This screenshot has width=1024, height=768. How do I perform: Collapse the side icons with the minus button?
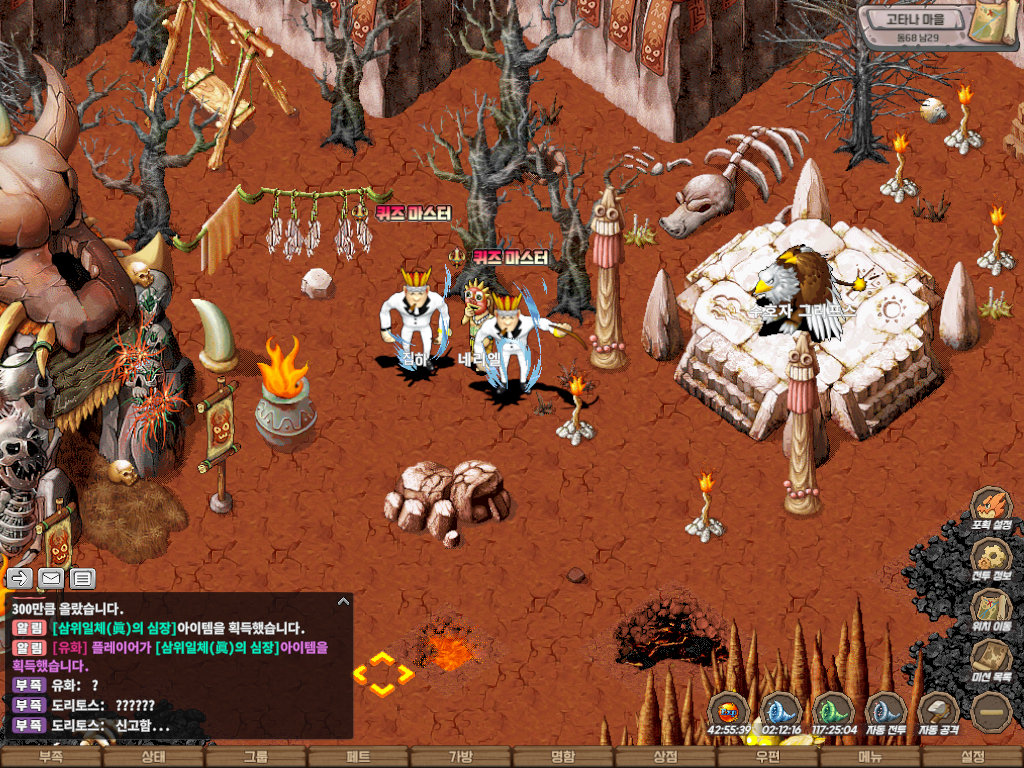point(991,712)
